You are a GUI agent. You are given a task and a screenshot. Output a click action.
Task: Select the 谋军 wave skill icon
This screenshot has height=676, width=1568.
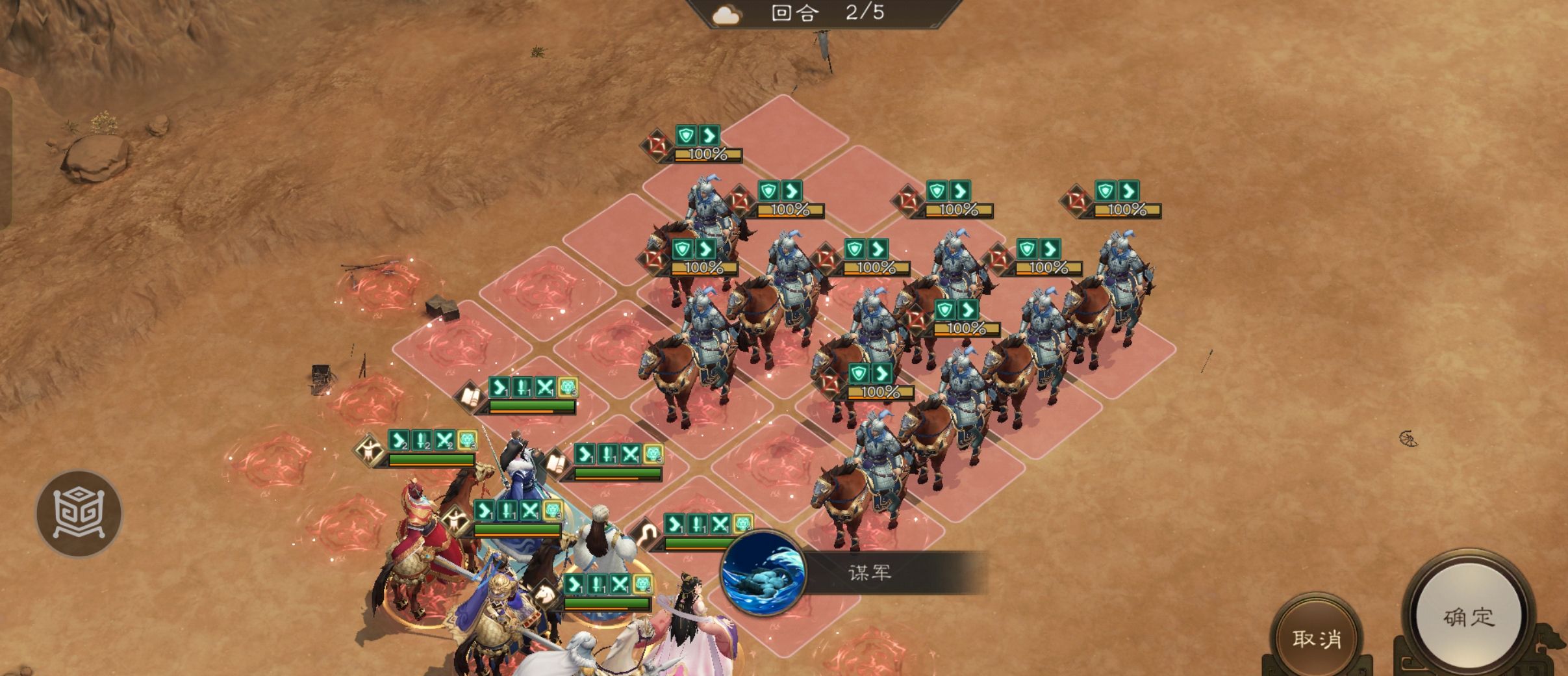pos(763,573)
